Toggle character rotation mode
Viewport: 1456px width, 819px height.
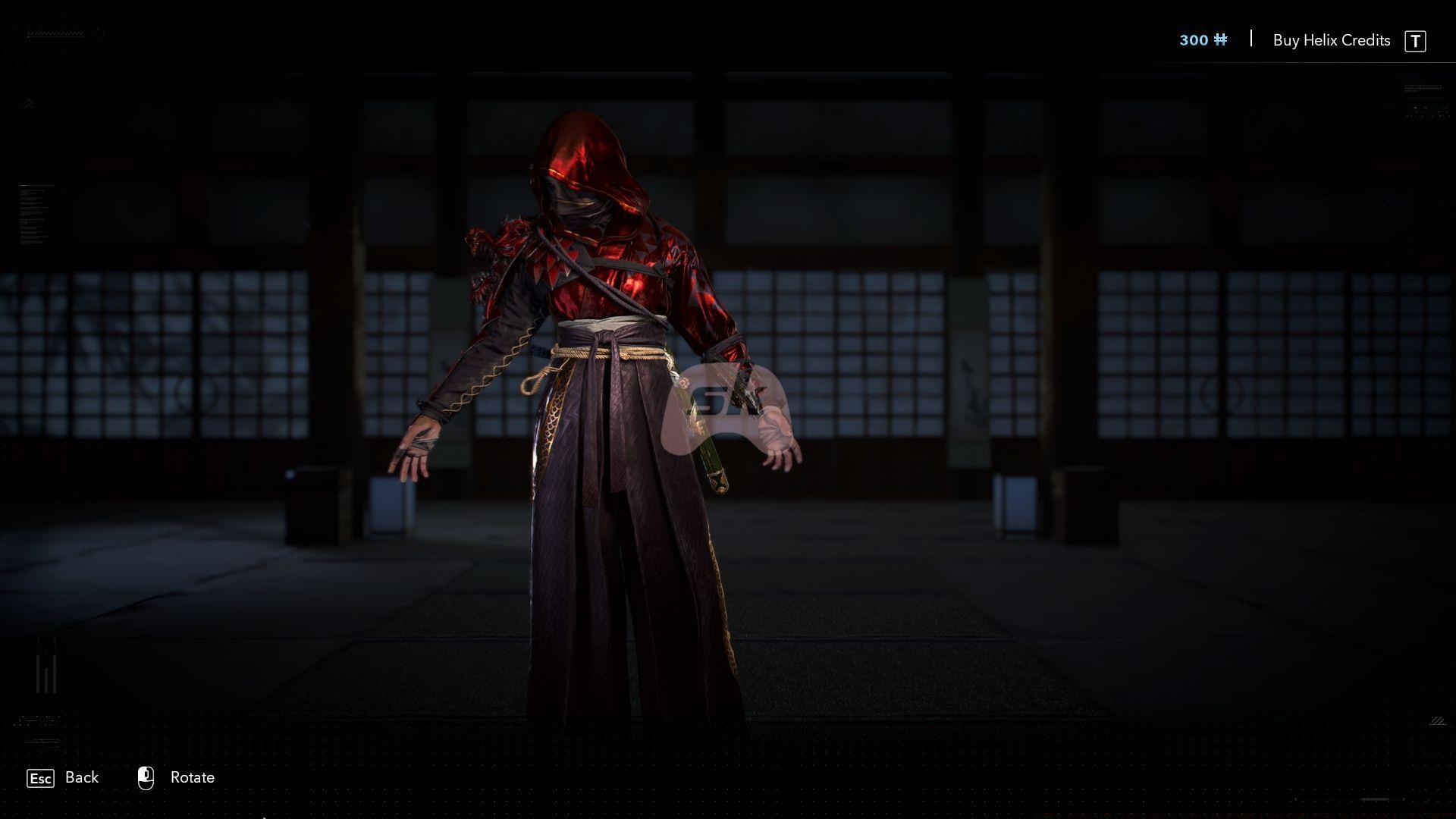[x=192, y=777]
